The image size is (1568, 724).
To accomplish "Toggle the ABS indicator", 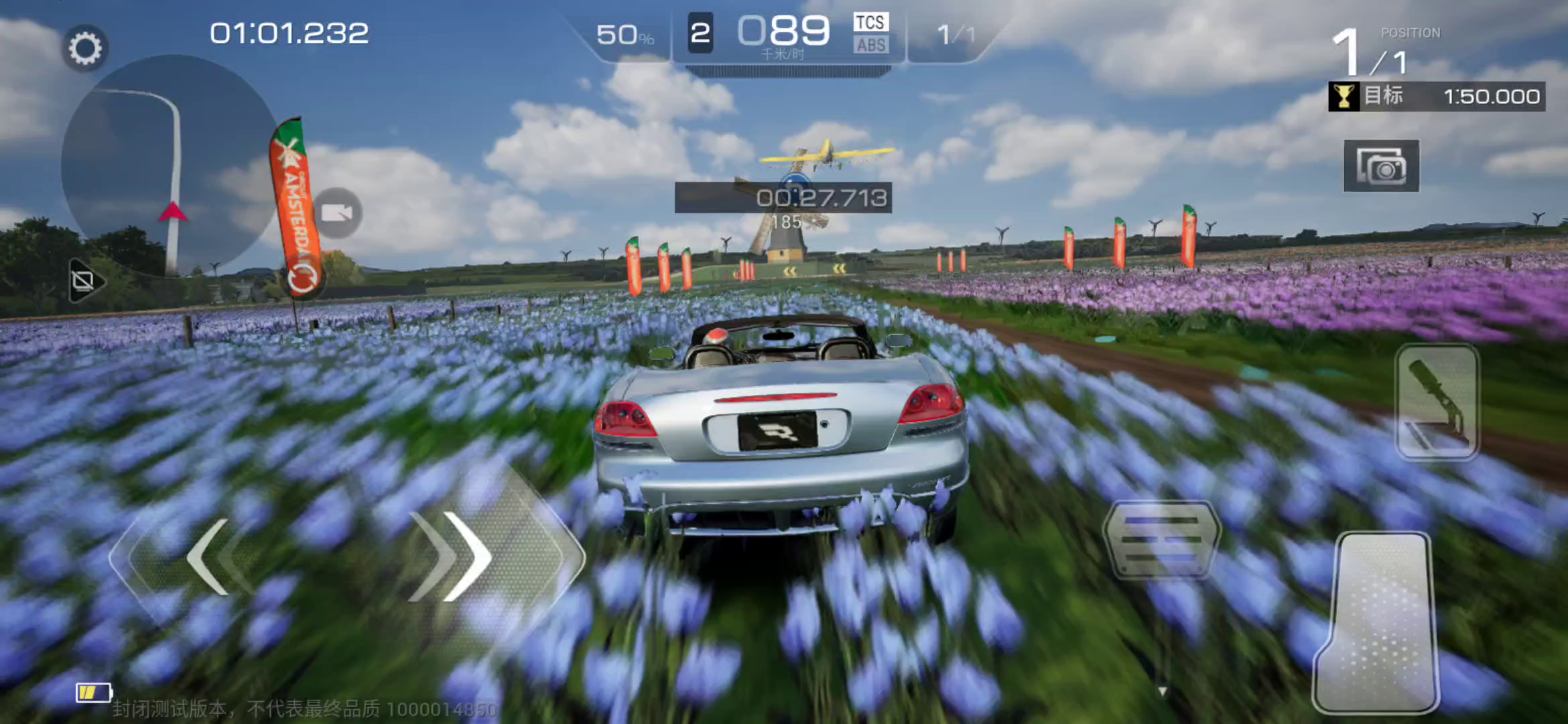I will [870, 46].
